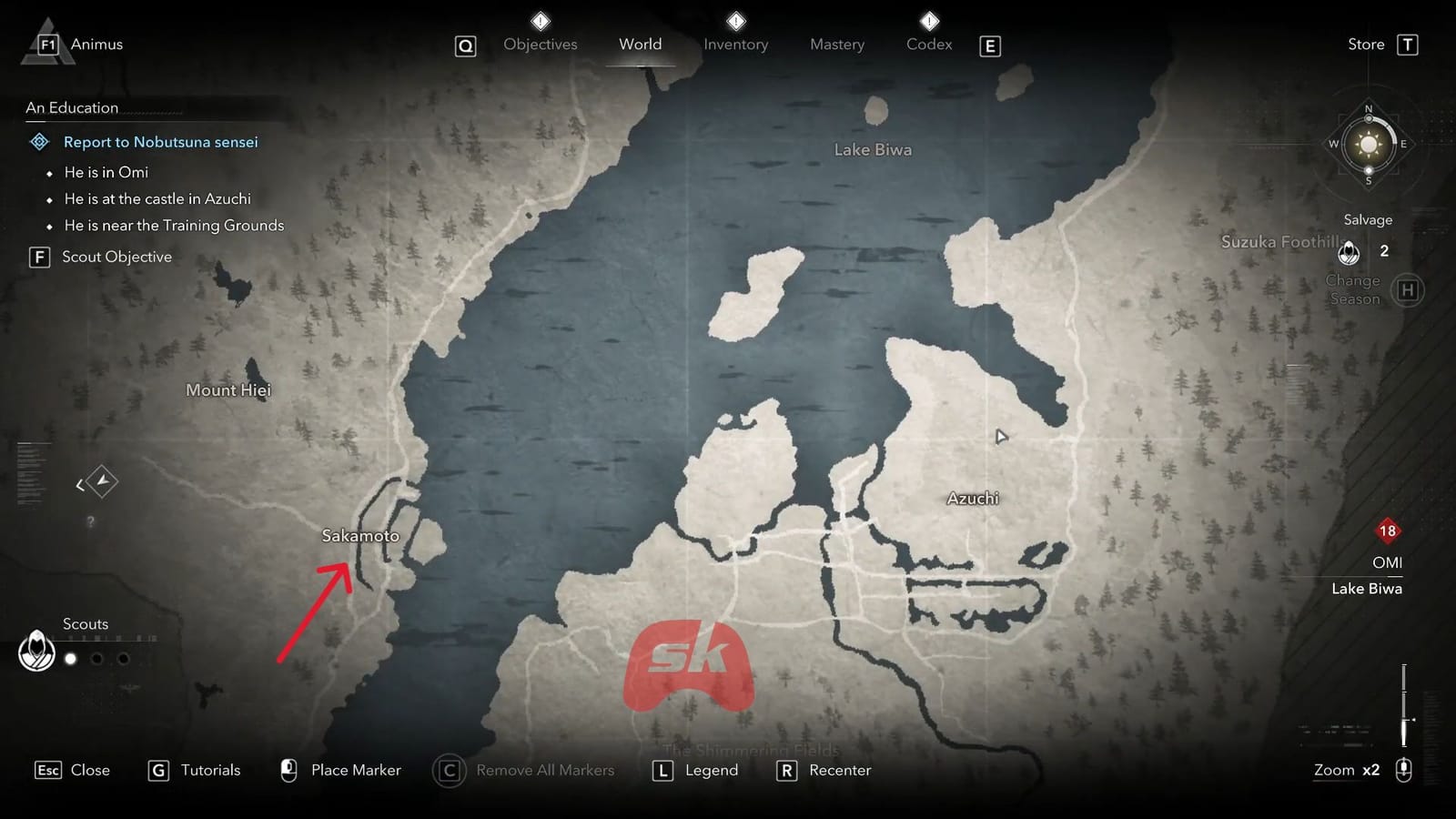
Task: Click the Place Marker mouse icon
Action: point(288,770)
